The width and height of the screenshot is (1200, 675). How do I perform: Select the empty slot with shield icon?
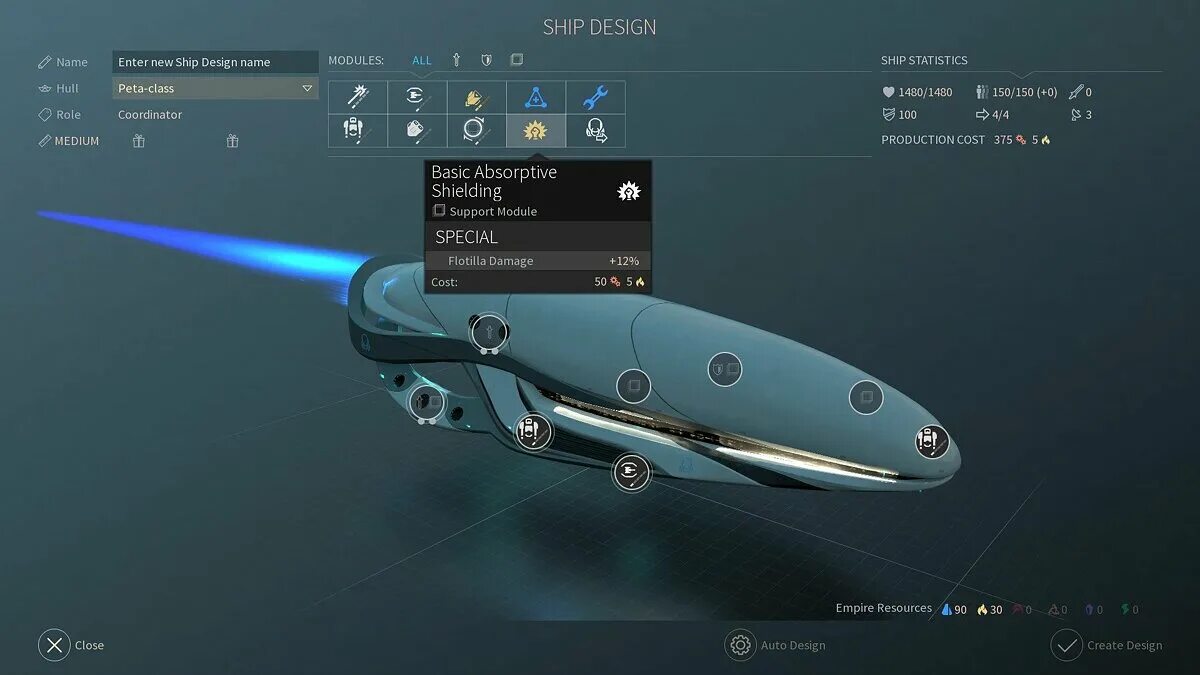[723, 369]
